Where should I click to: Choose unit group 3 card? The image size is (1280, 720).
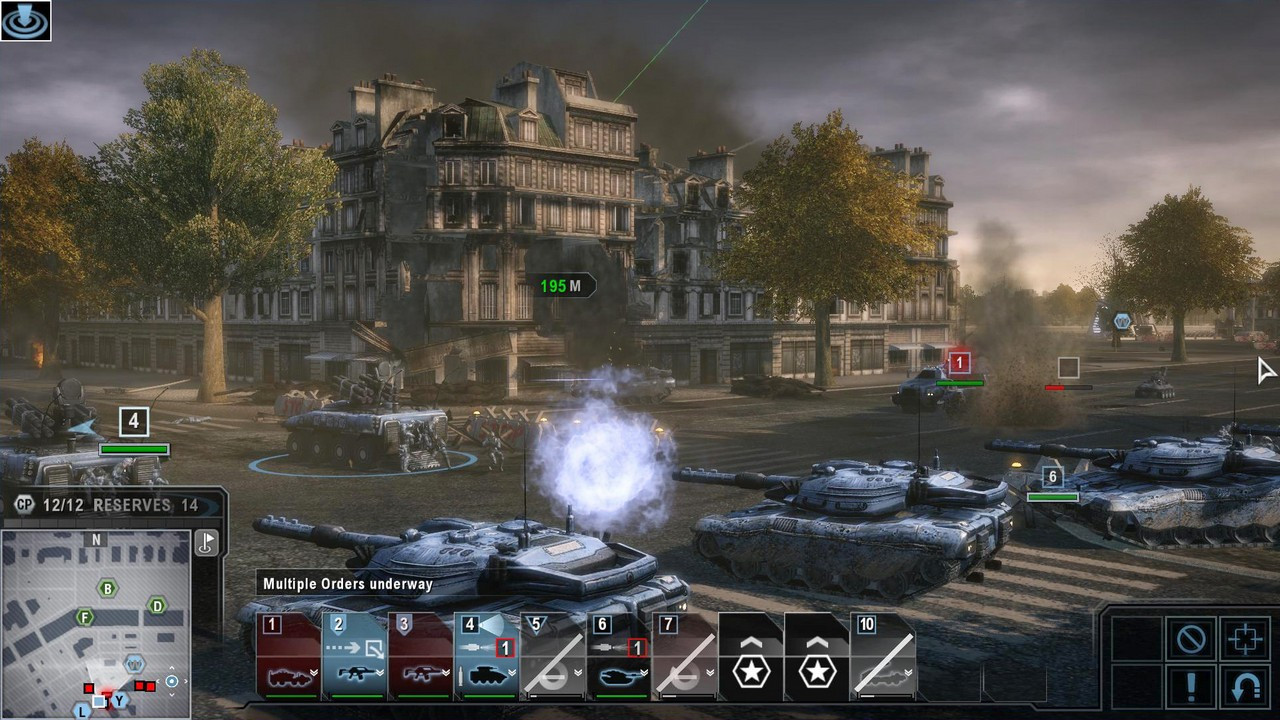pyautogui.click(x=420, y=655)
